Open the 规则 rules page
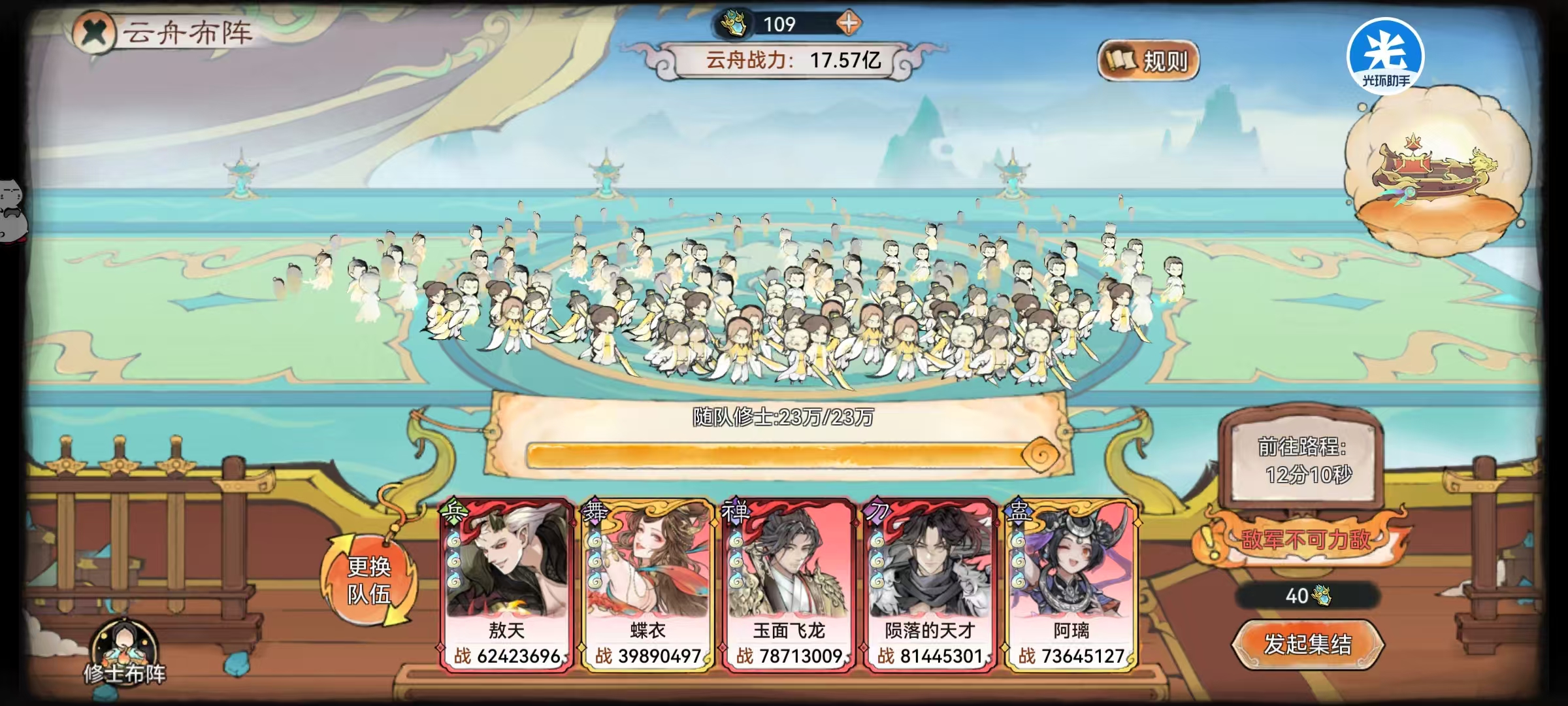 point(1148,59)
